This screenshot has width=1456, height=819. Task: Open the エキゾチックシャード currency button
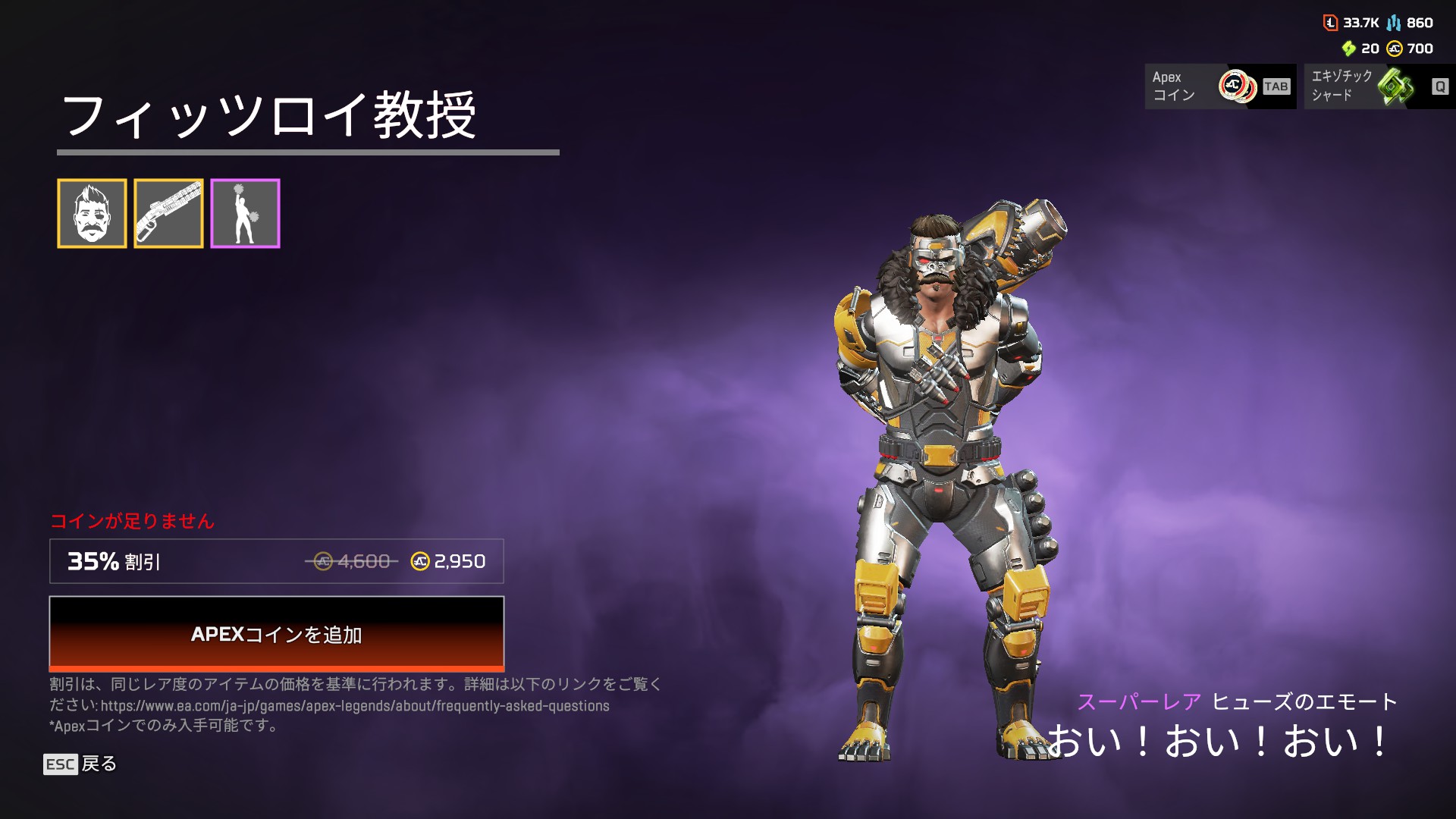tap(1379, 86)
